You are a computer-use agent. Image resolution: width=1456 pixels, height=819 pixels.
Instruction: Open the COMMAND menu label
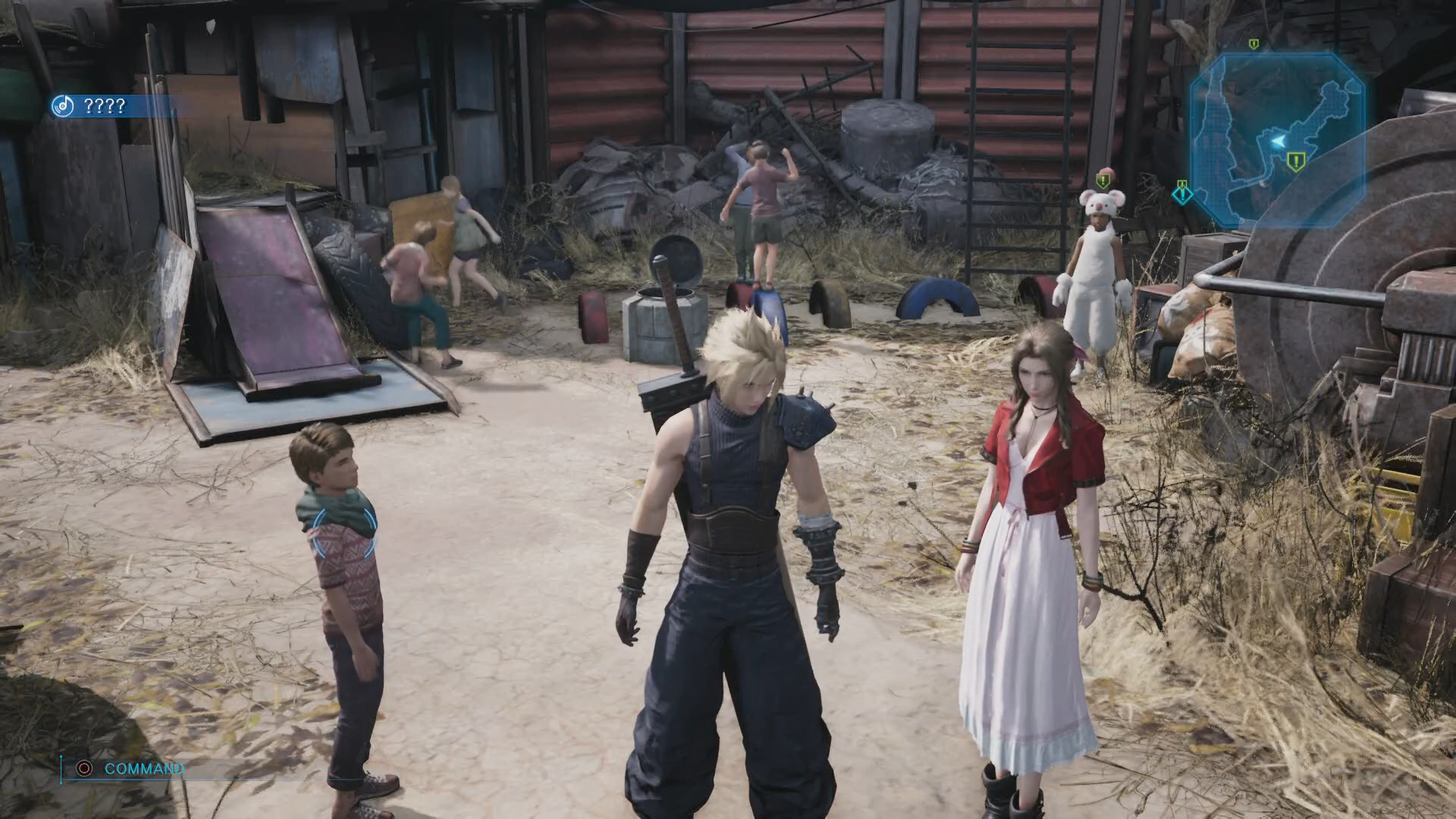(144, 769)
